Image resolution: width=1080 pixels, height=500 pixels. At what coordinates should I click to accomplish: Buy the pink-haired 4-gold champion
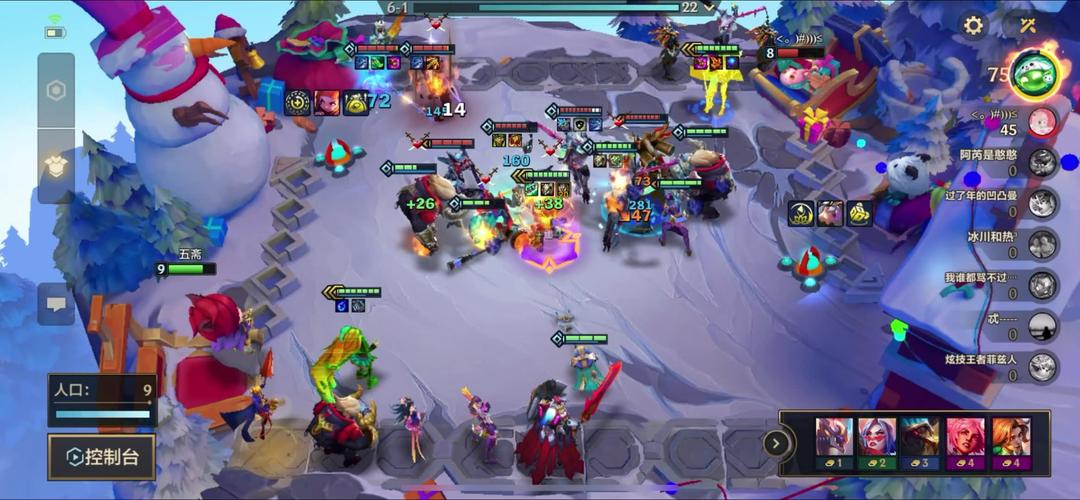point(965,442)
